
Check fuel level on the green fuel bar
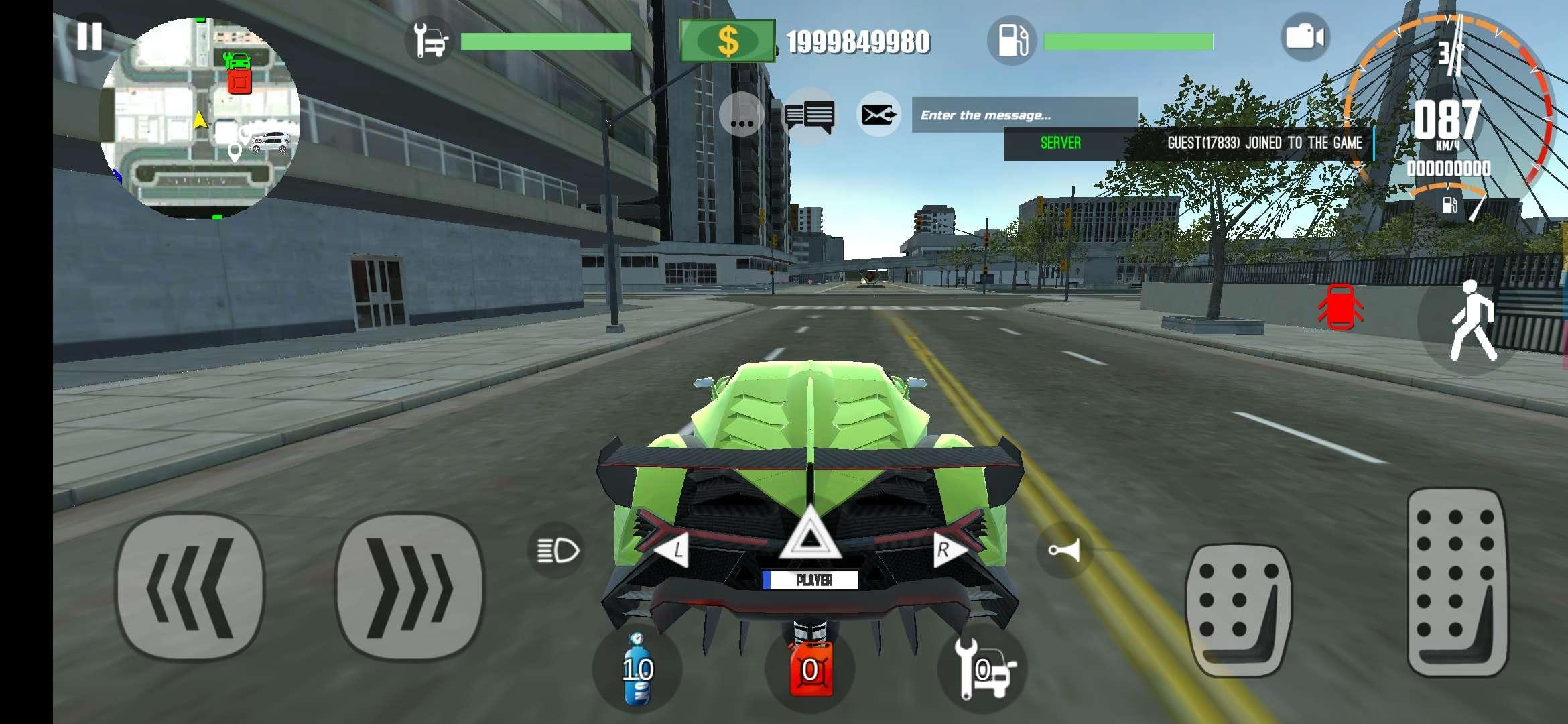1129,40
